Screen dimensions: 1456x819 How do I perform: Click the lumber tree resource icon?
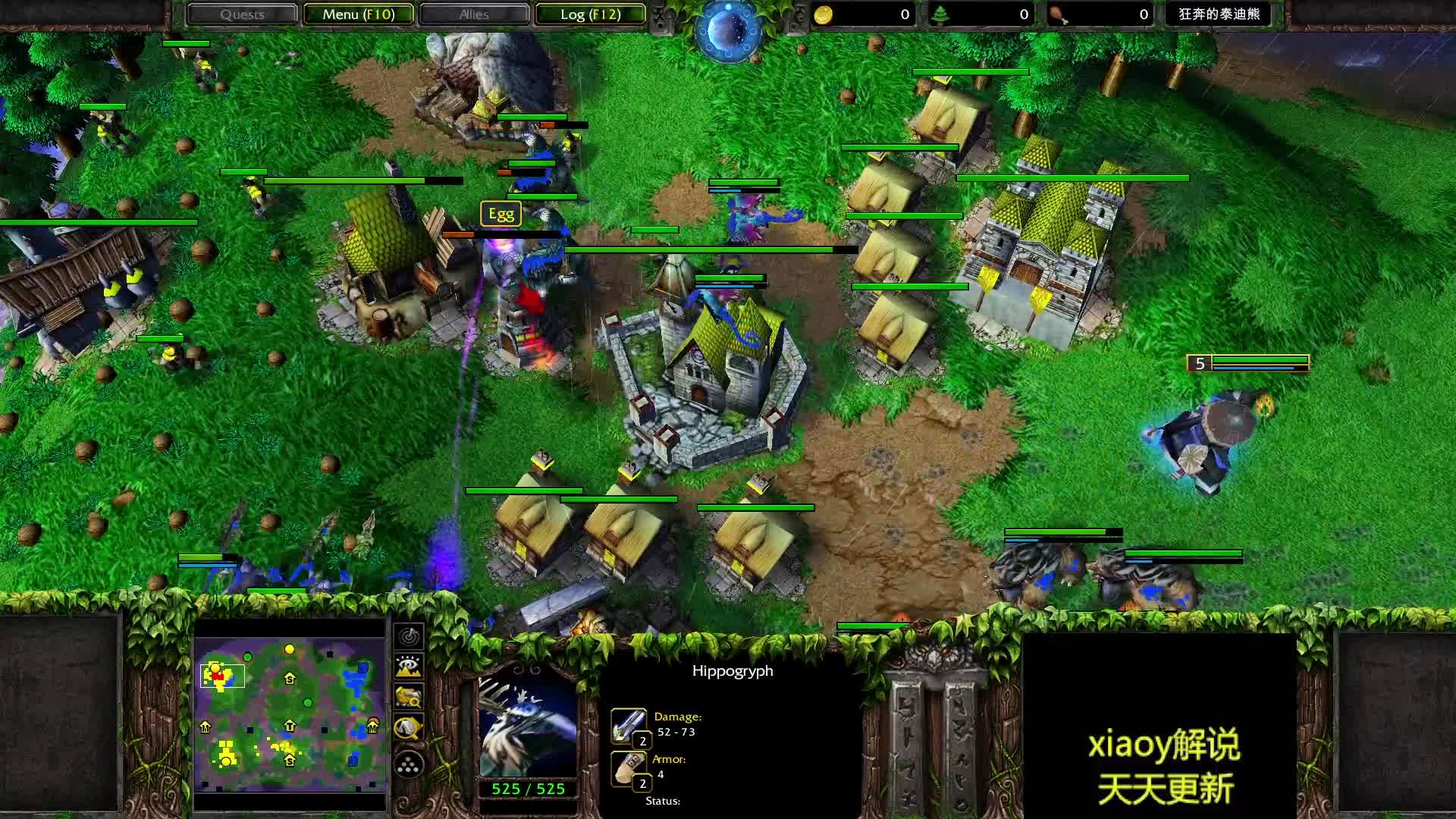click(940, 14)
